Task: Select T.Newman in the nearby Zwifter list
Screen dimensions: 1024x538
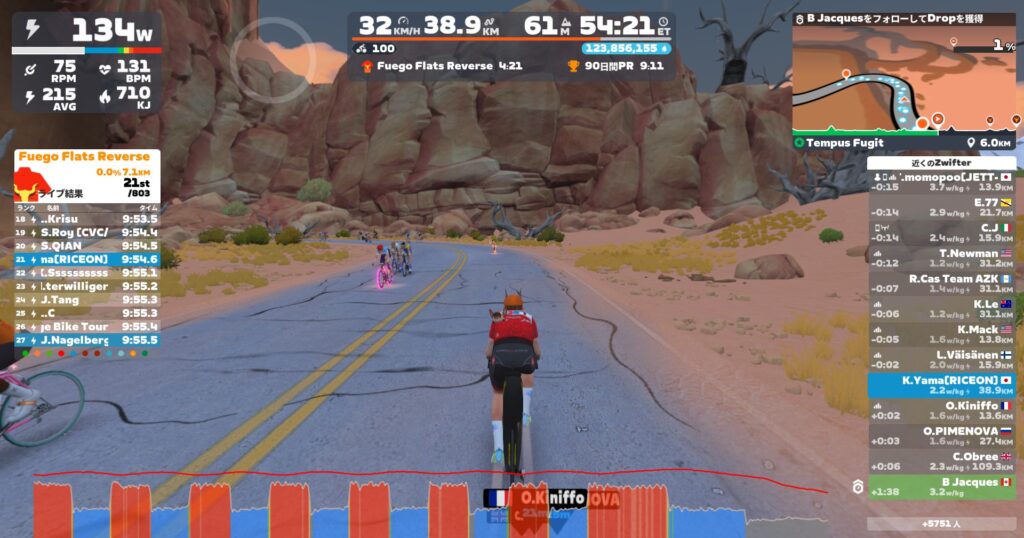Action: [x=941, y=258]
